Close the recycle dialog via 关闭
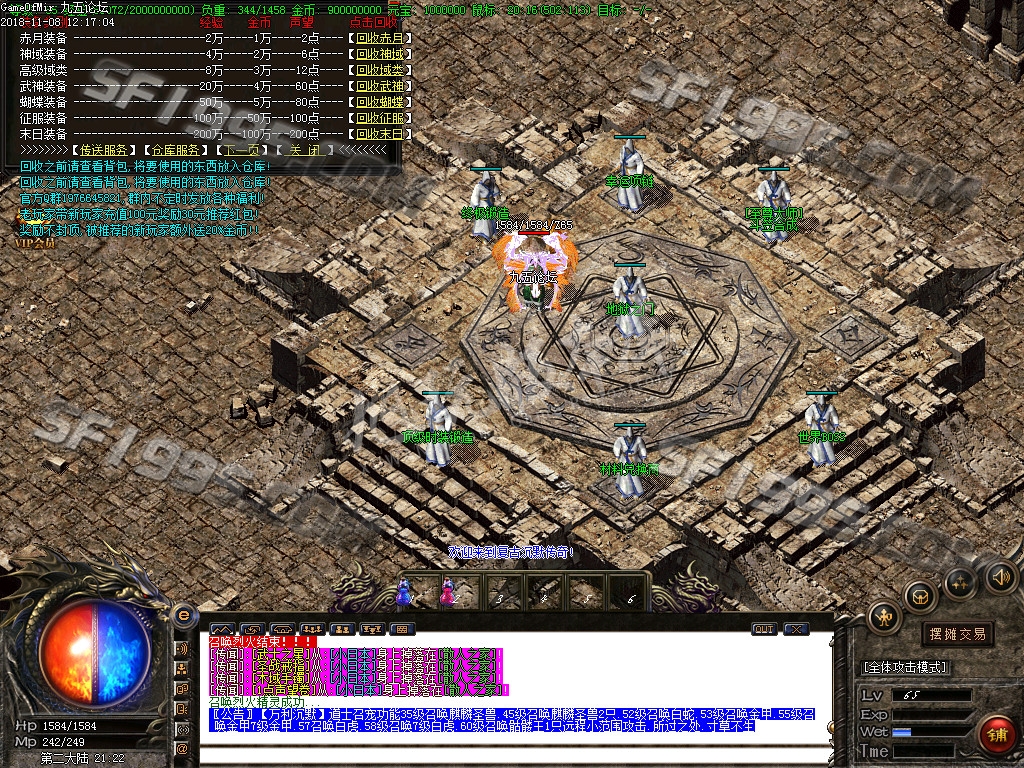Viewport: 1024px width, 768px height. pyautogui.click(x=305, y=150)
